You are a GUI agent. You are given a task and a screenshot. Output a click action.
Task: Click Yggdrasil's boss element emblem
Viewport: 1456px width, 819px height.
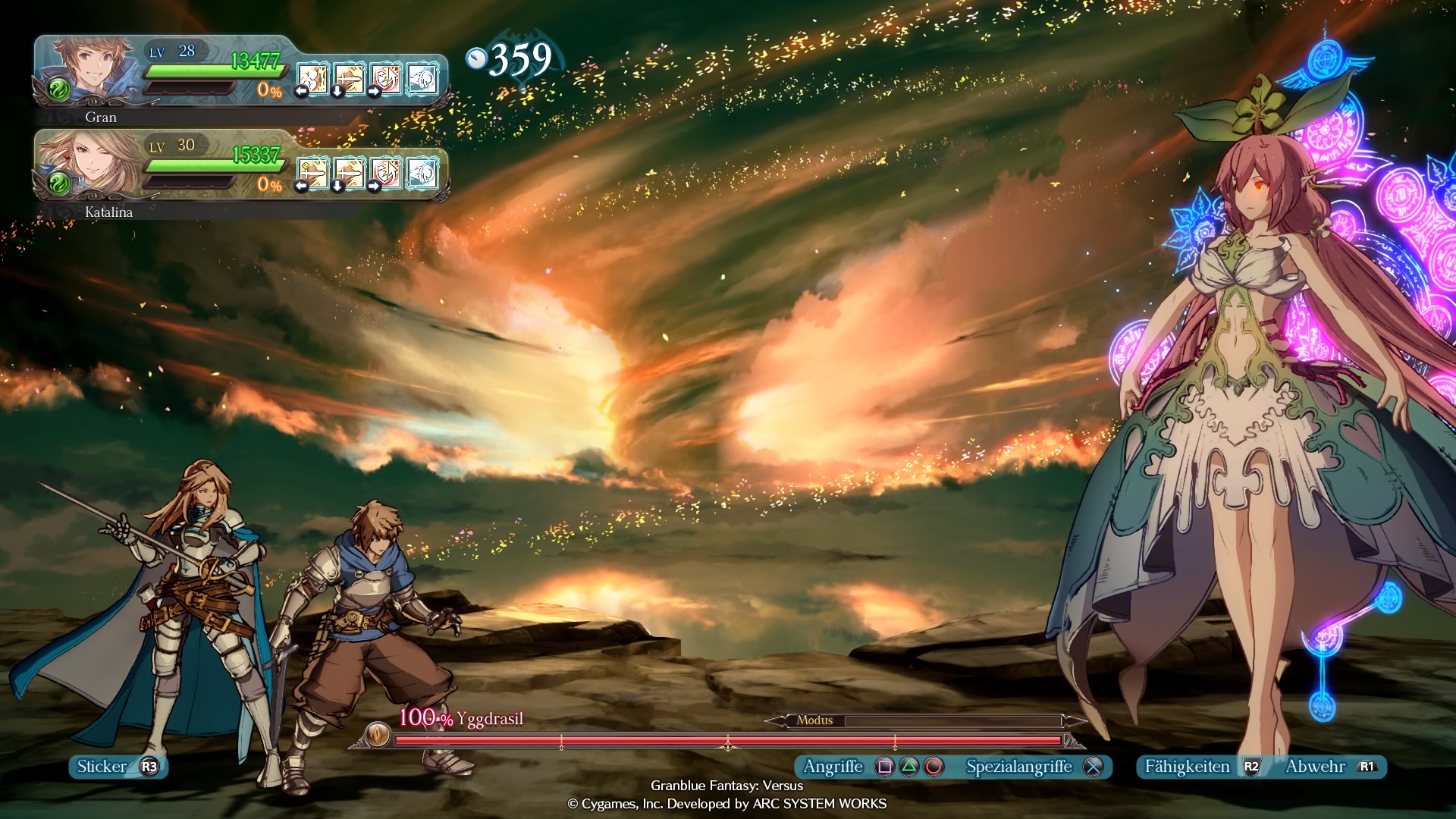click(x=377, y=733)
